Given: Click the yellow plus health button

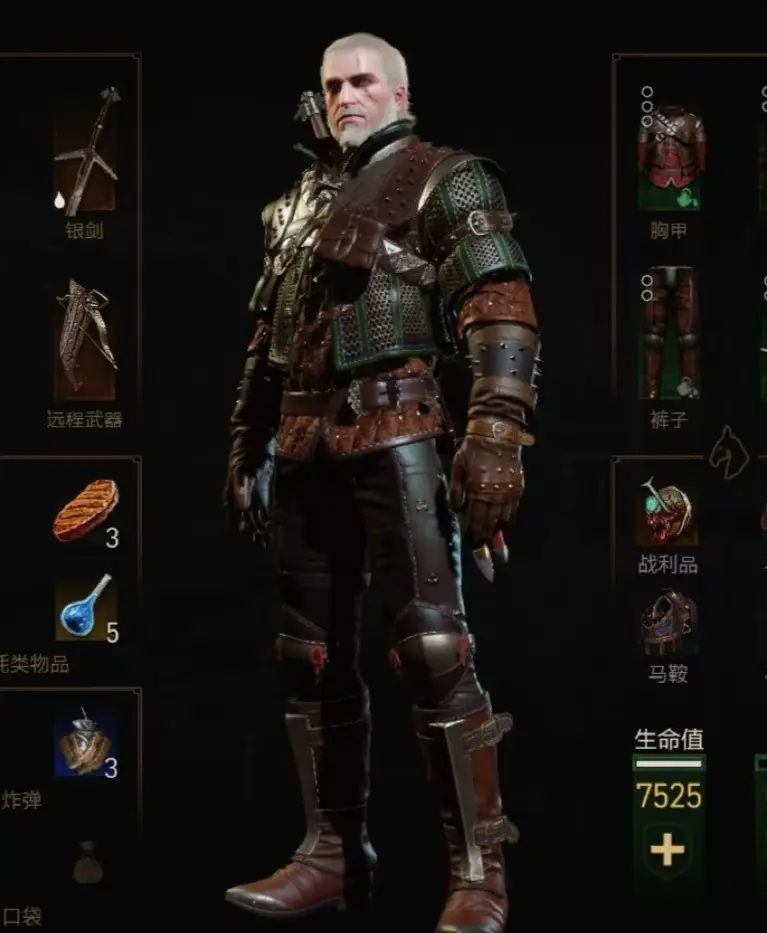Looking at the screenshot, I should [667, 849].
